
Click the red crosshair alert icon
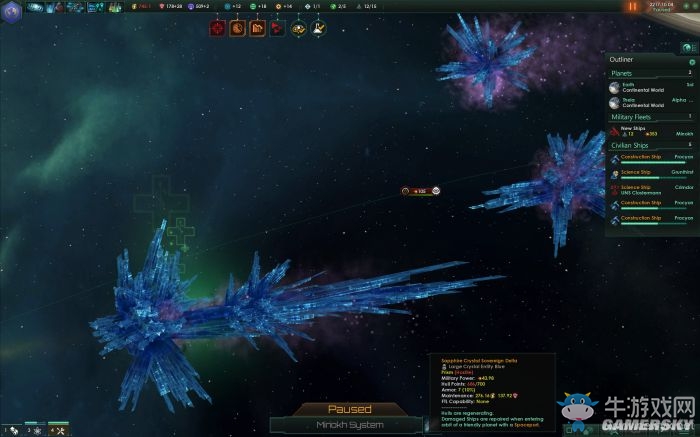pyautogui.click(x=217, y=29)
